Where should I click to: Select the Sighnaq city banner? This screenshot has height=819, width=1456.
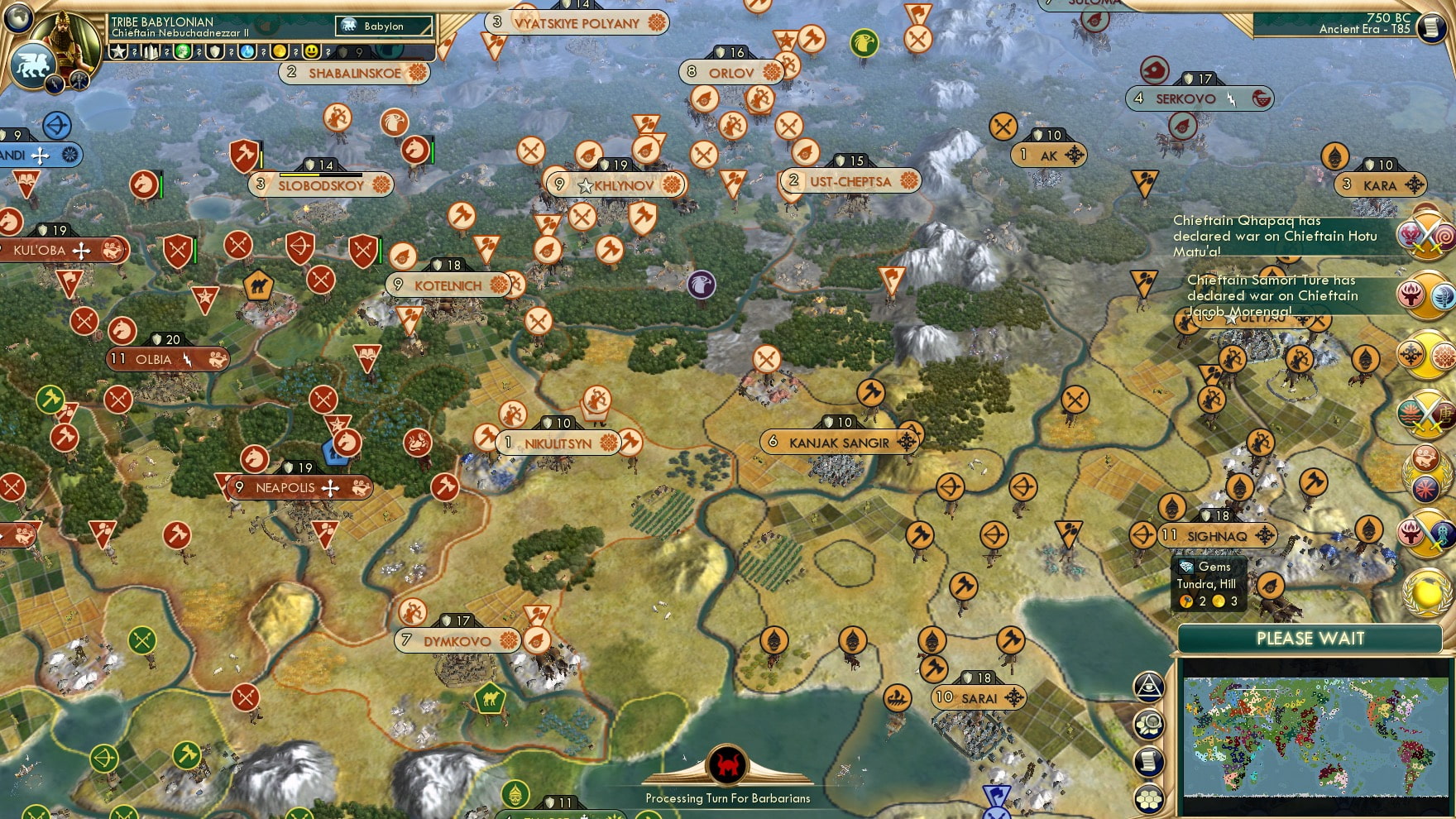pos(1216,535)
